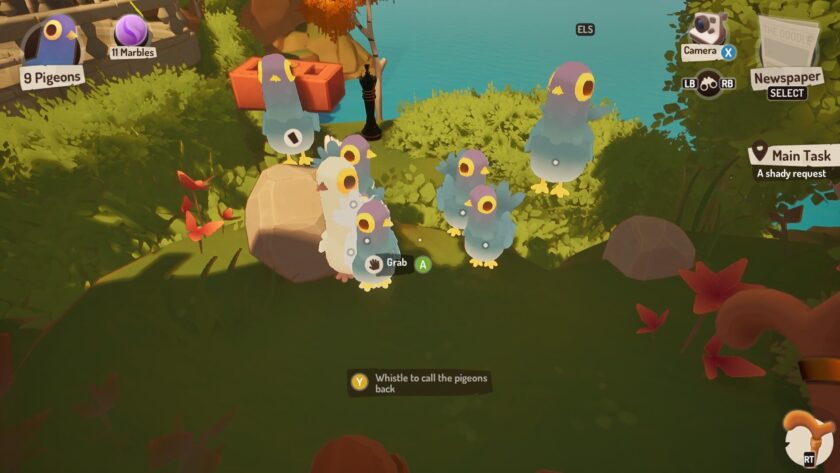Screen dimensions: 840x473
Task: Select the binoculars icon
Action: [710, 82]
